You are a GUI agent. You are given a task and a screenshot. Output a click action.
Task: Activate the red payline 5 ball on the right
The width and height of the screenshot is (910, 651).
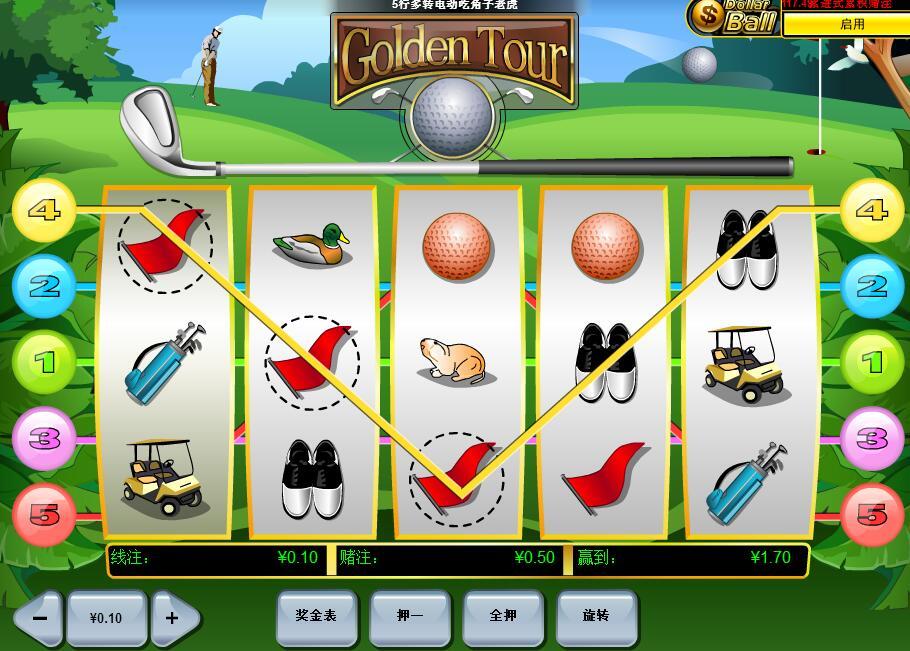pyautogui.click(x=872, y=514)
